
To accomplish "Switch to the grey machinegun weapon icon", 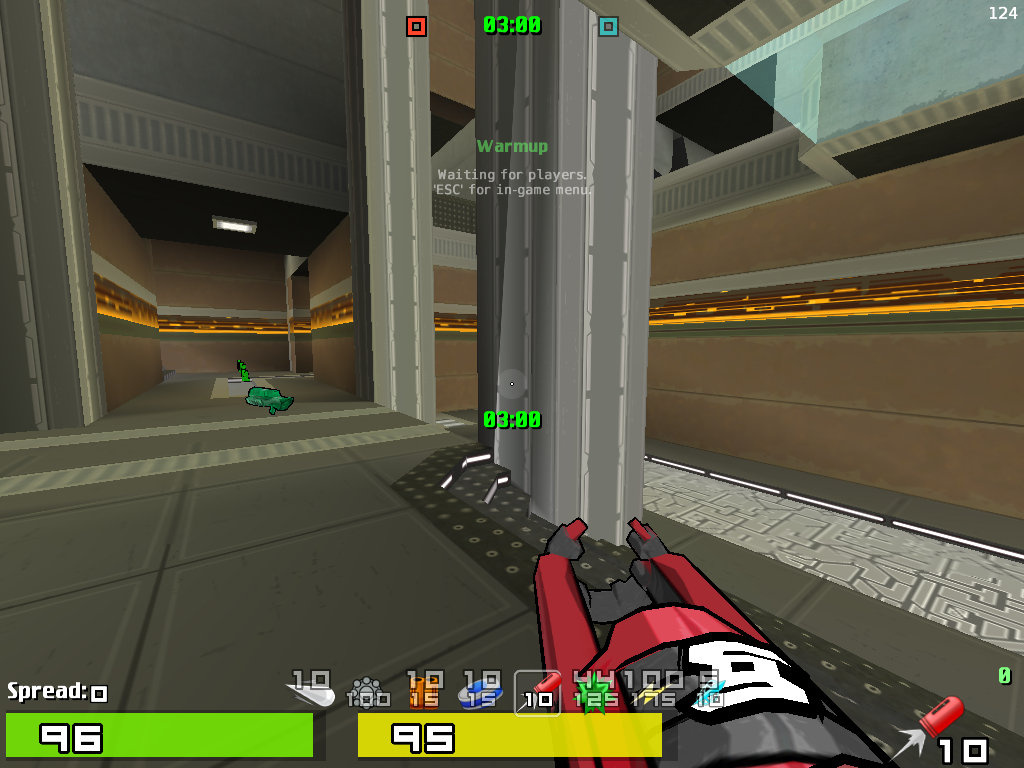I will coord(367,691).
